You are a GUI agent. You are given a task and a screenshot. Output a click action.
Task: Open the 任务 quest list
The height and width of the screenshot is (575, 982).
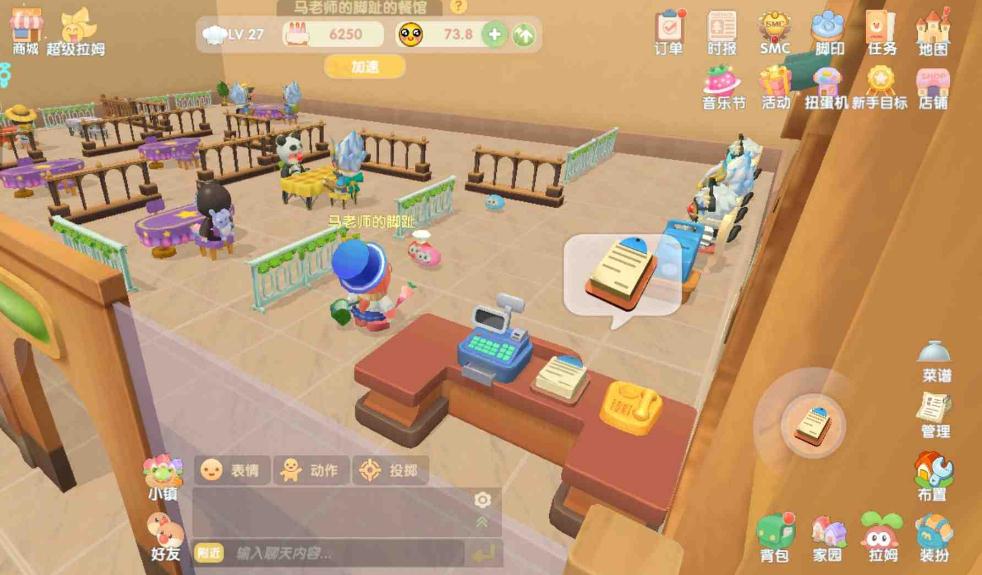coord(881,30)
